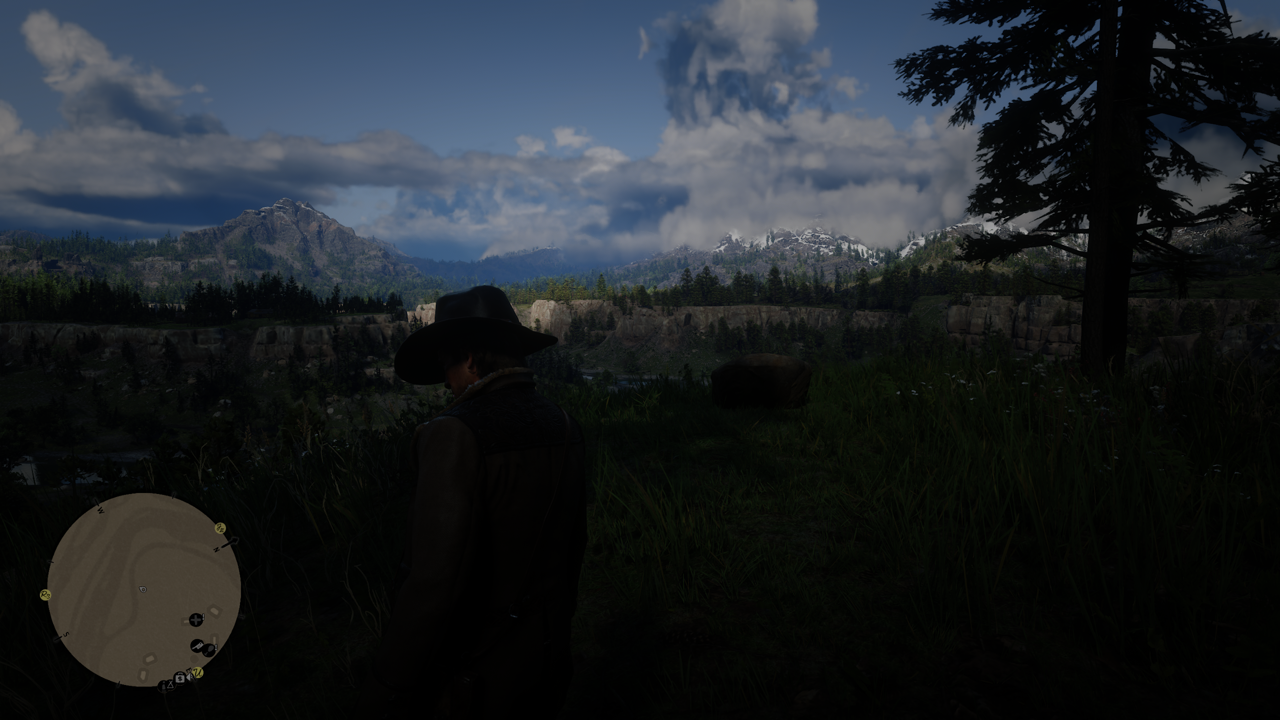Select the black plus-sign marker on minimap

pos(196,620)
